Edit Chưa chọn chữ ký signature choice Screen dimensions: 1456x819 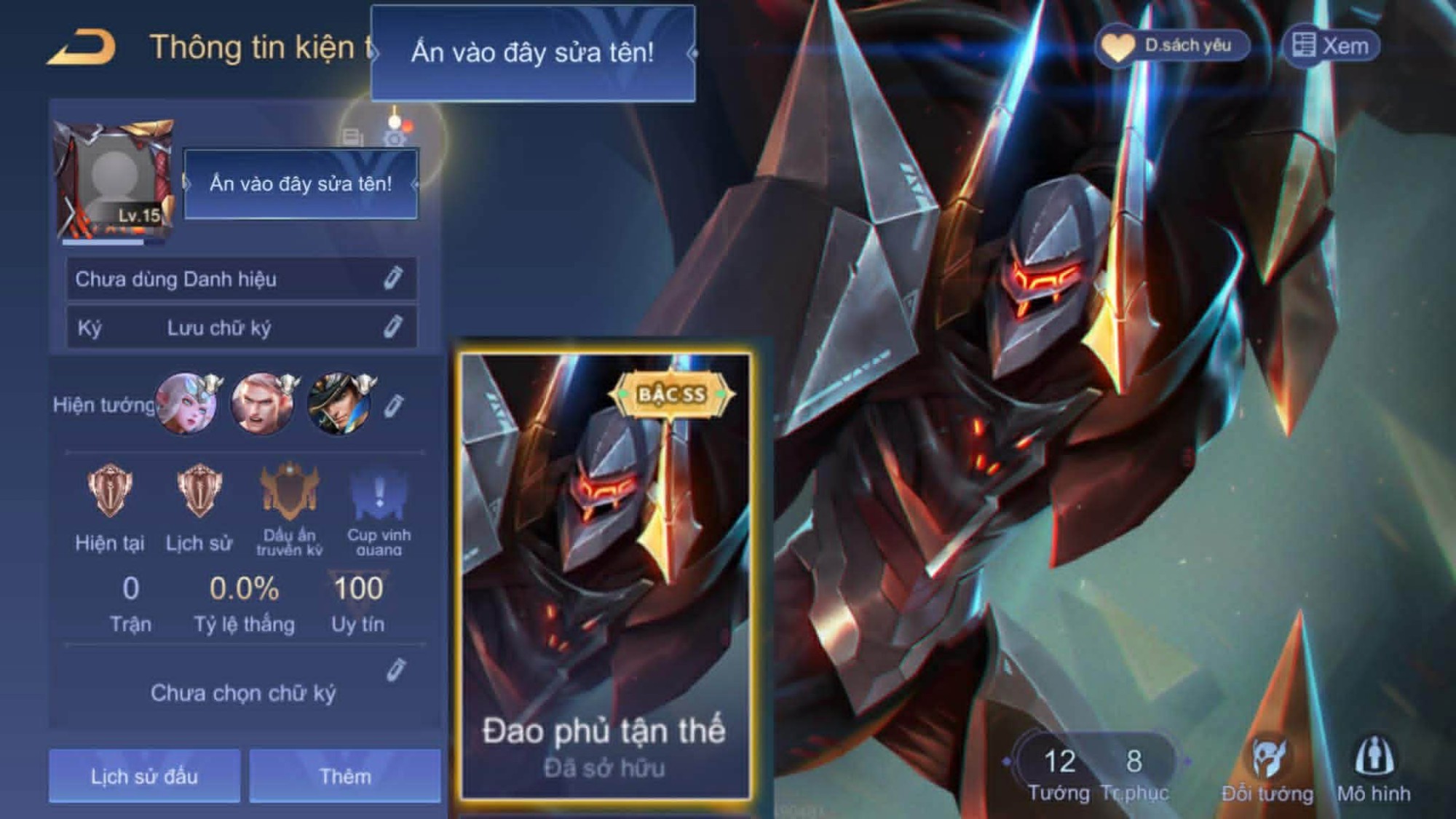tap(395, 670)
